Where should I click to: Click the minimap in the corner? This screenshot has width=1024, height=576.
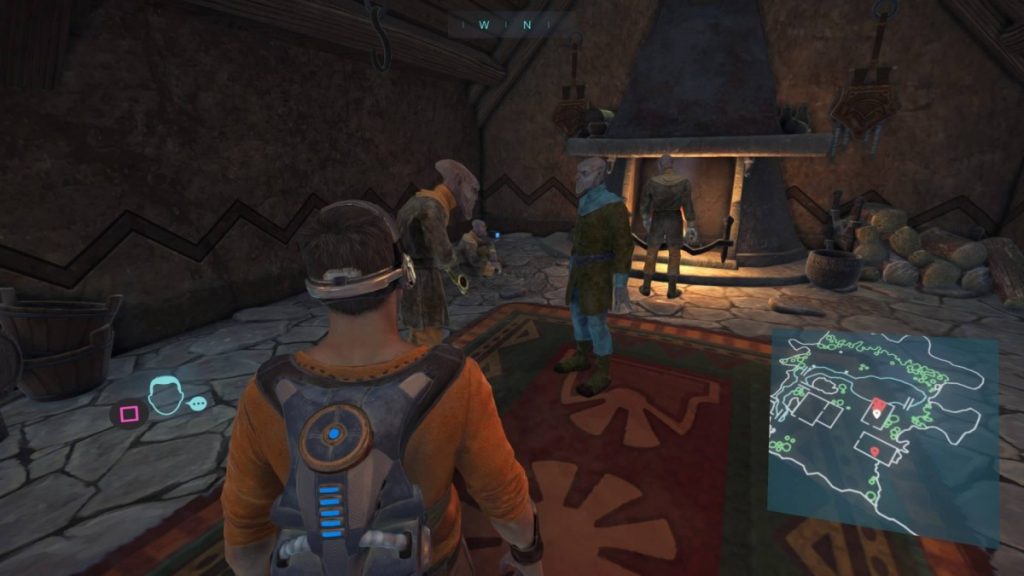pyautogui.click(x=884, y=438)
